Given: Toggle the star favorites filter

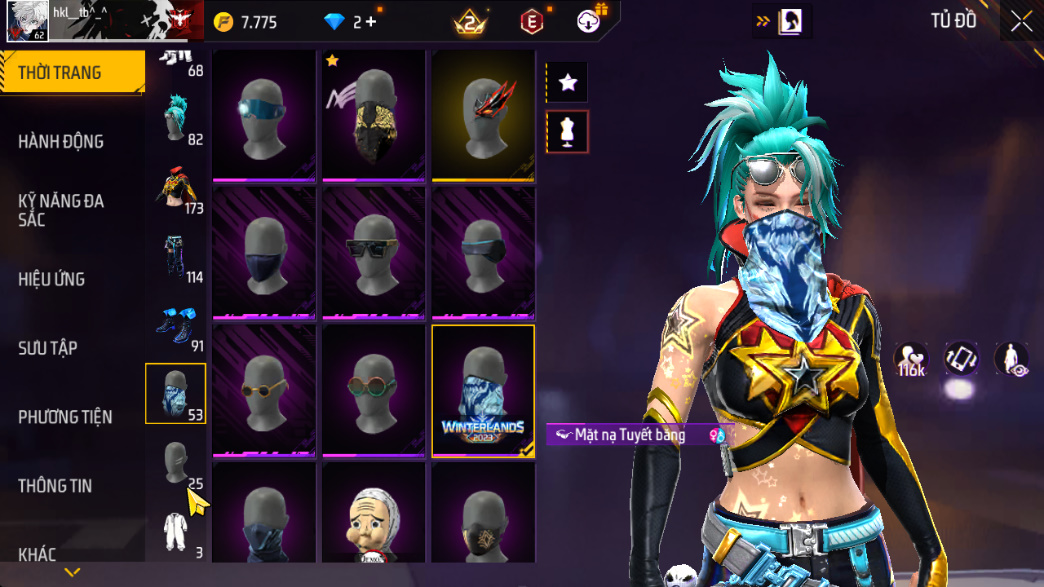Looking at the screenshot, I should pyautogui.click(x=567, y=83).
